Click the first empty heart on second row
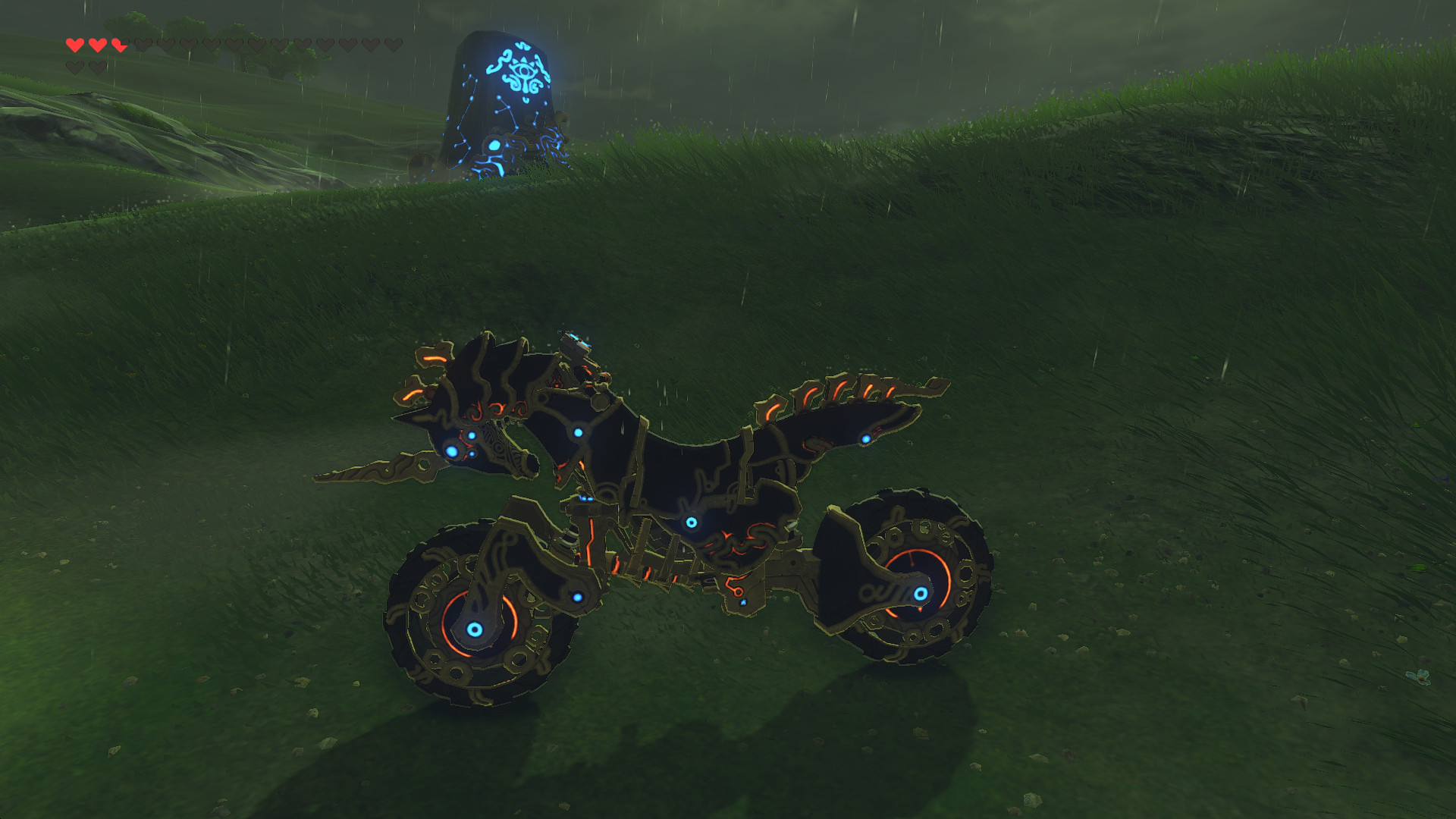This screenshot has width=1456, height=819. pyautogui.click(x=74, y=66)
